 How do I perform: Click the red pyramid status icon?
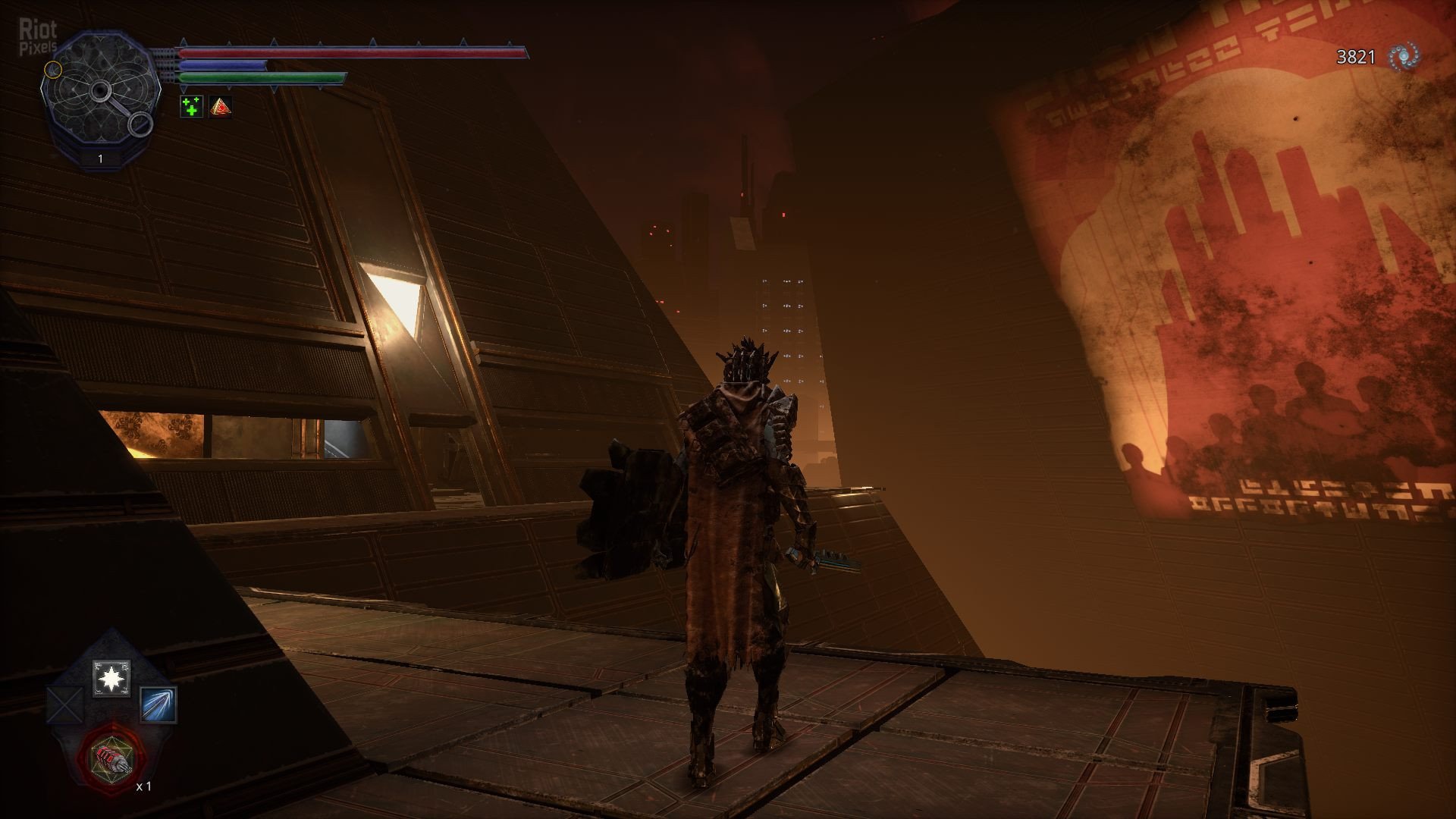coord(221,107)
